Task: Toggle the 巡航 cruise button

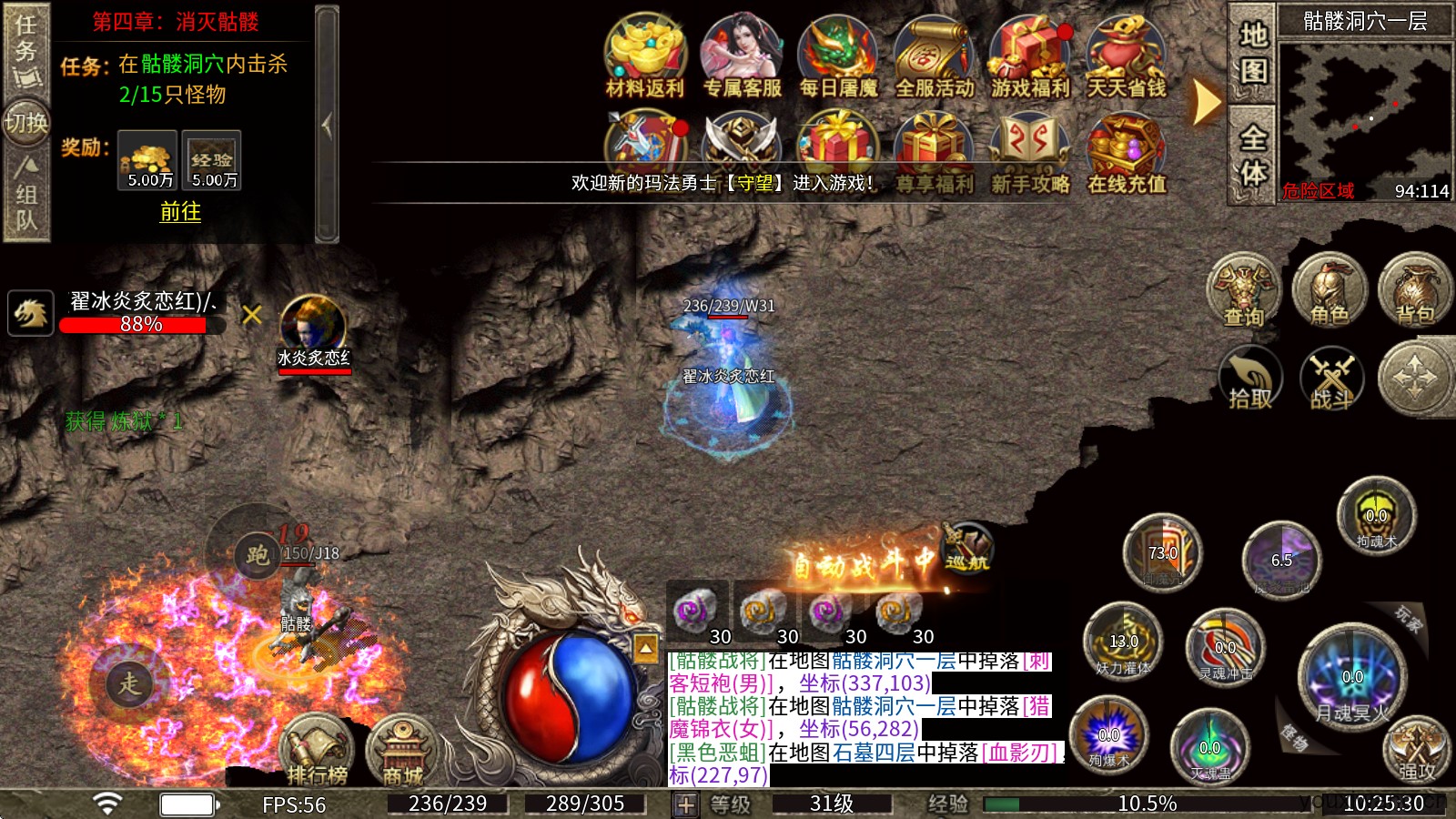Action: point(966,549)
